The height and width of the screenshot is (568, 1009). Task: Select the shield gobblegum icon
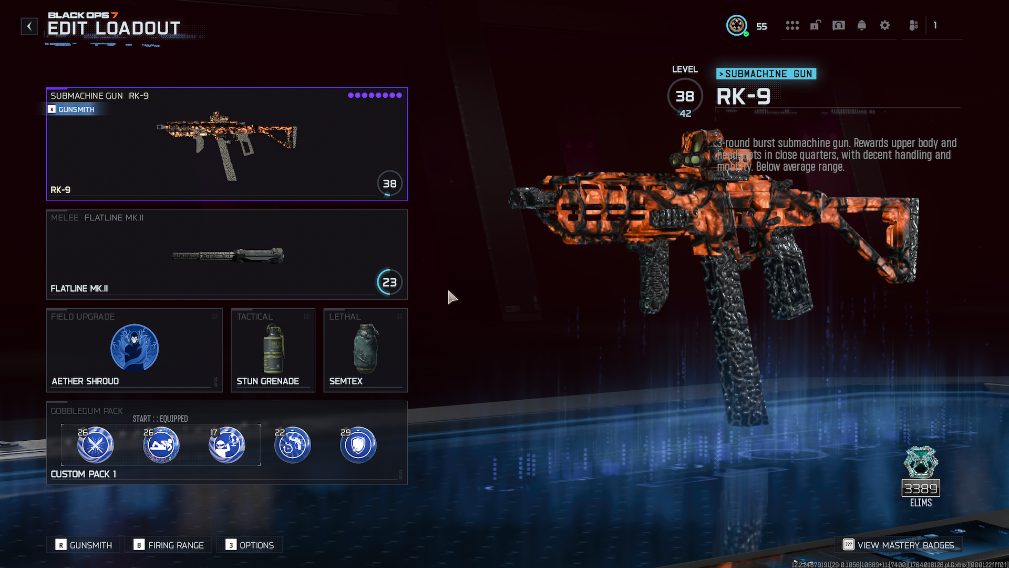[359, 444]
